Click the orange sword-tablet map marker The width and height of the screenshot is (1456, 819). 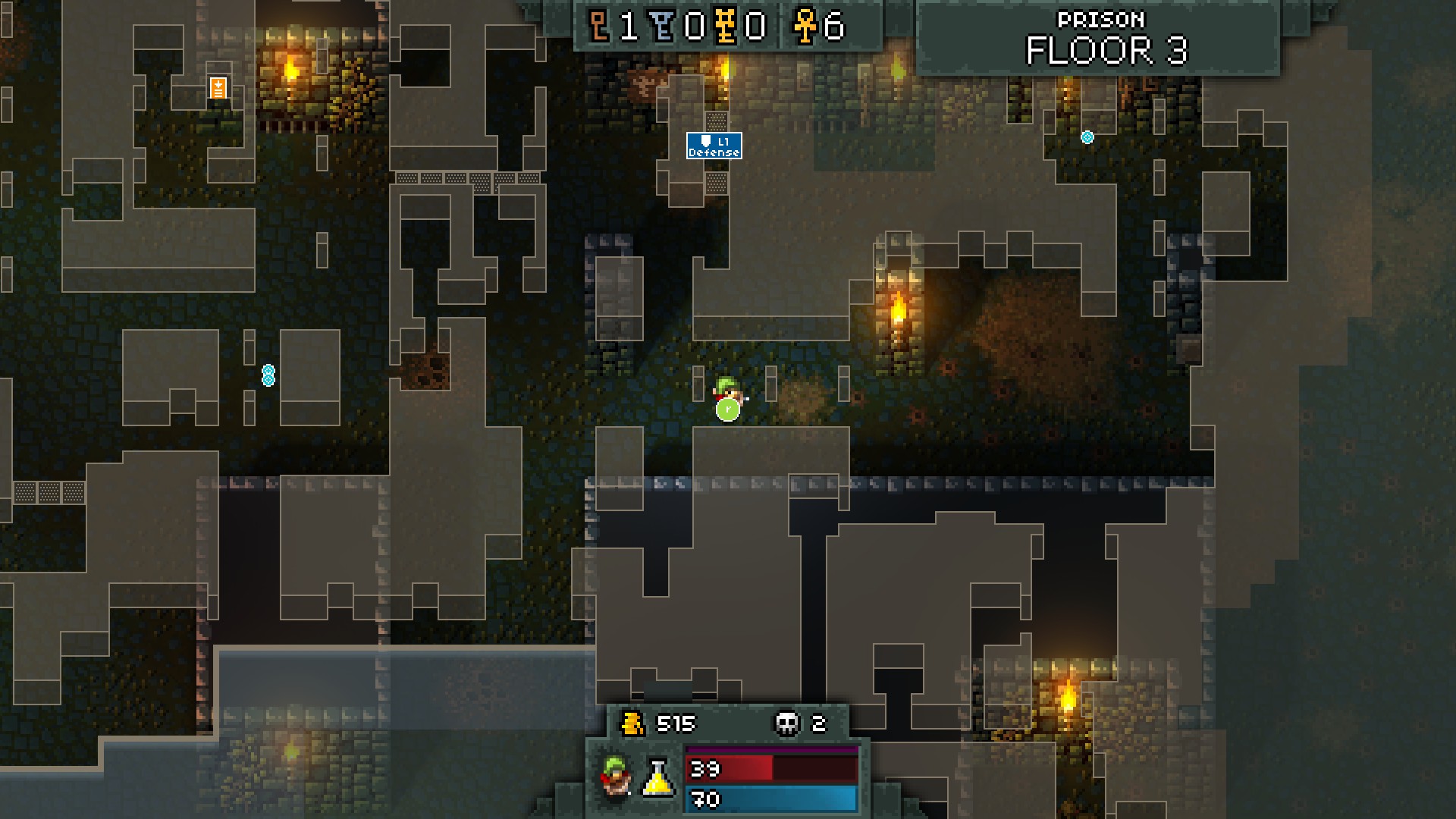[x=218, y=88]
